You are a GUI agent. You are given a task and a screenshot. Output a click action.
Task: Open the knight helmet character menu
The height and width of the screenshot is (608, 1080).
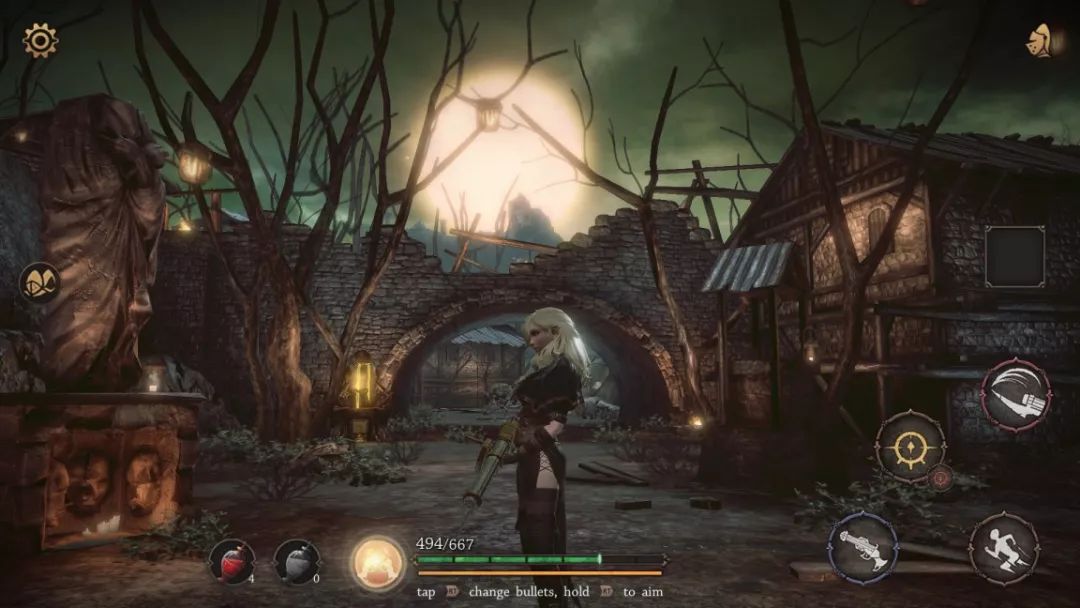[x=1043, y=41]
